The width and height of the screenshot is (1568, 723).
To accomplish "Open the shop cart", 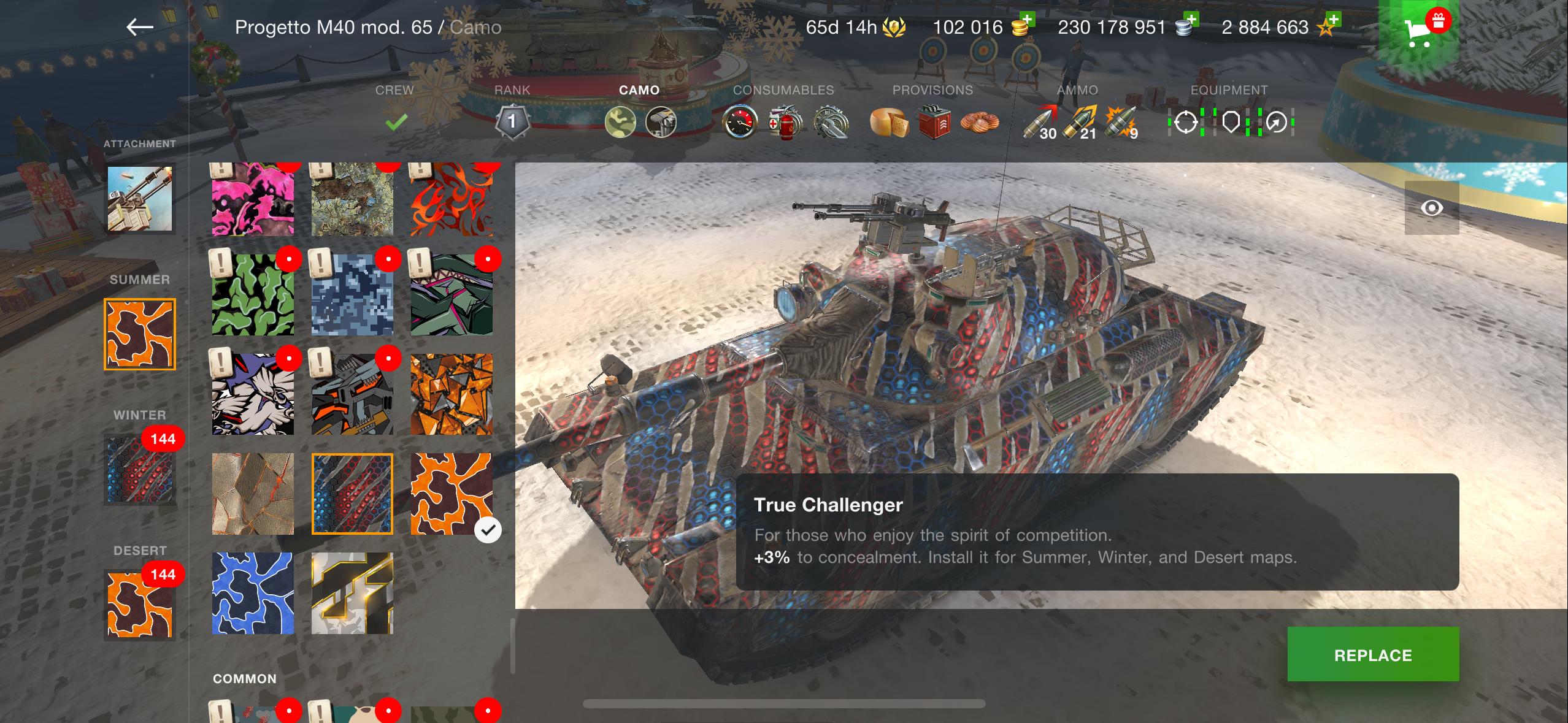I will click(x=1418, y=31).
